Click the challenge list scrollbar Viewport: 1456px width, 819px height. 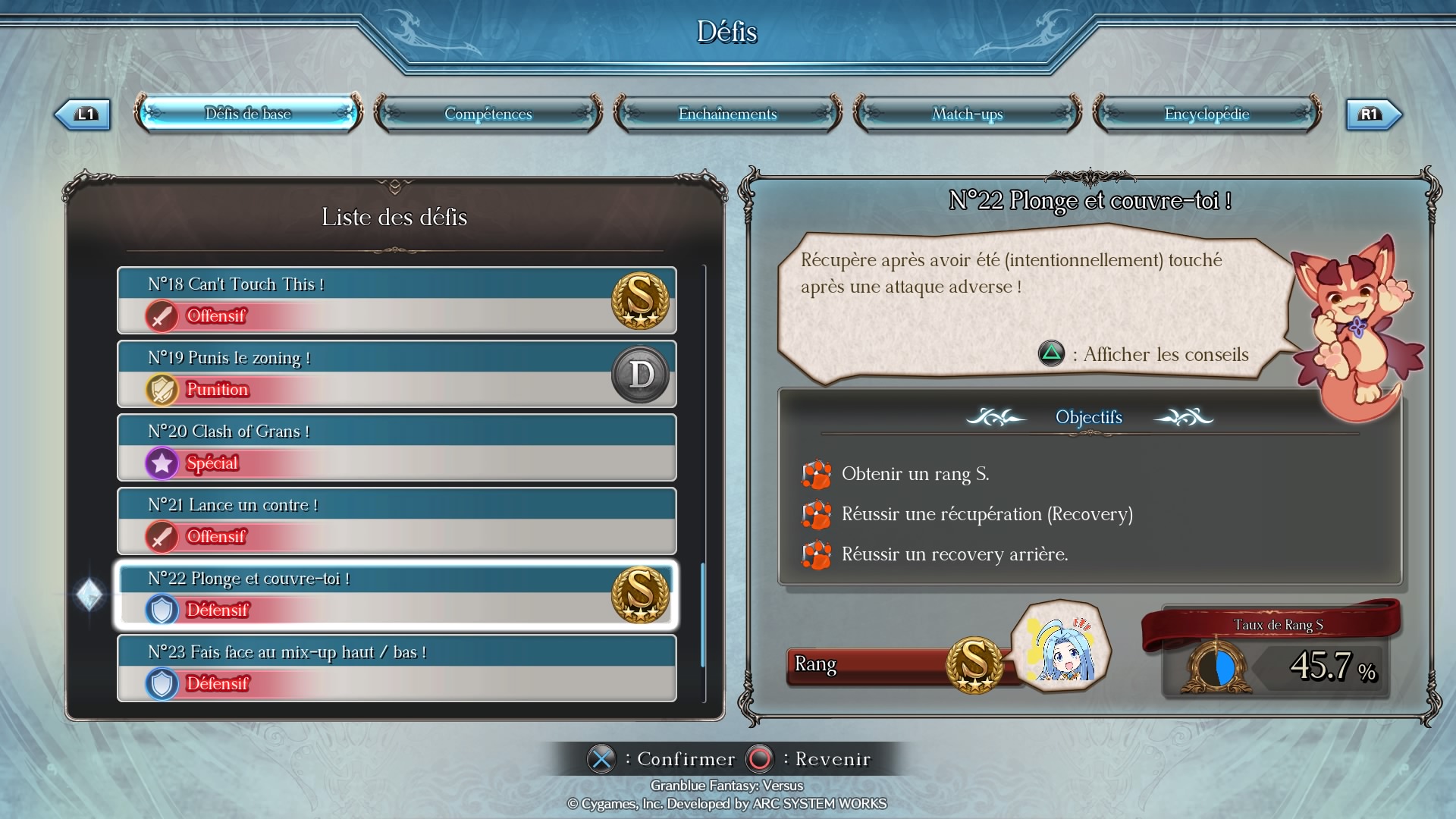pyautogui.click(x=703, y=614)
